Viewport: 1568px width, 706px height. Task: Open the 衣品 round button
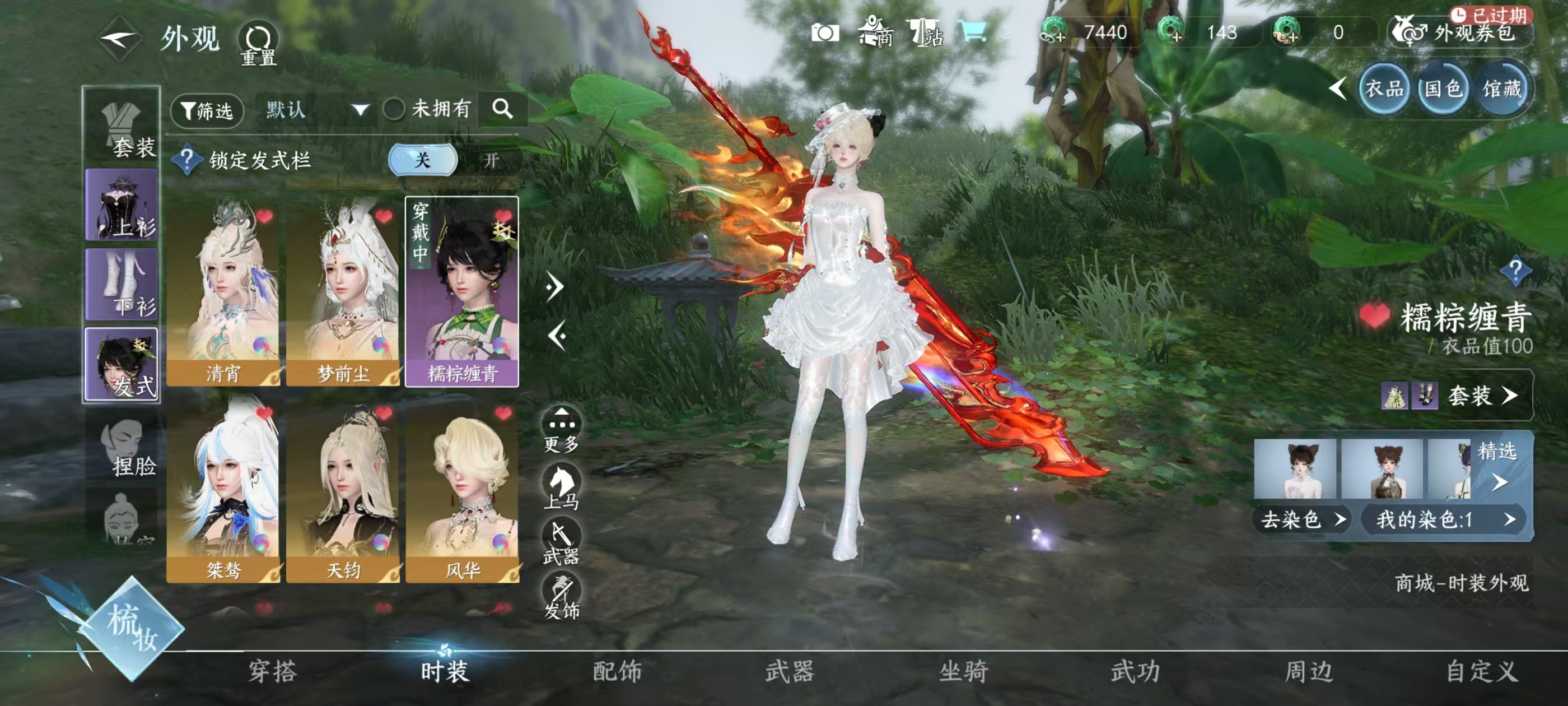point(1384,90)
